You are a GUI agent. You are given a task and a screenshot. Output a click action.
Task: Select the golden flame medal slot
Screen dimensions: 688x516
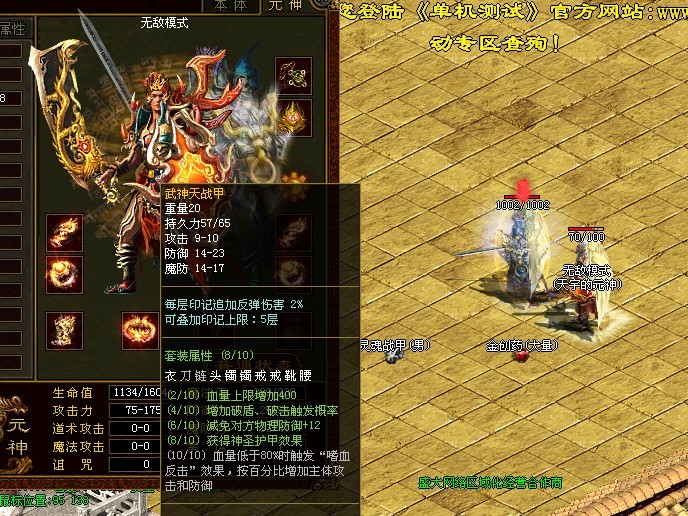pos(294,119)
